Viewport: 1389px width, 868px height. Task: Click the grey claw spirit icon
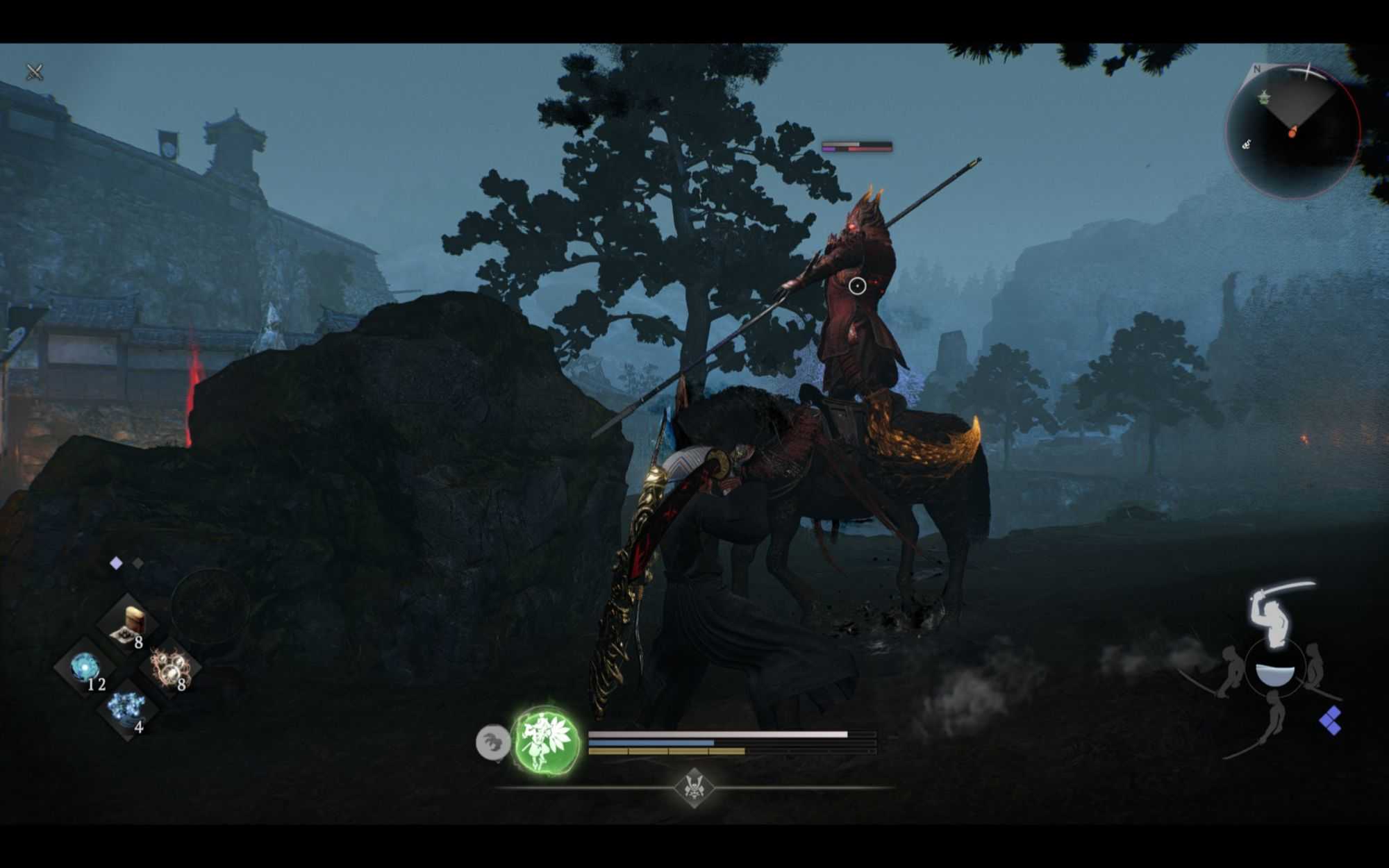pos(492,742)
